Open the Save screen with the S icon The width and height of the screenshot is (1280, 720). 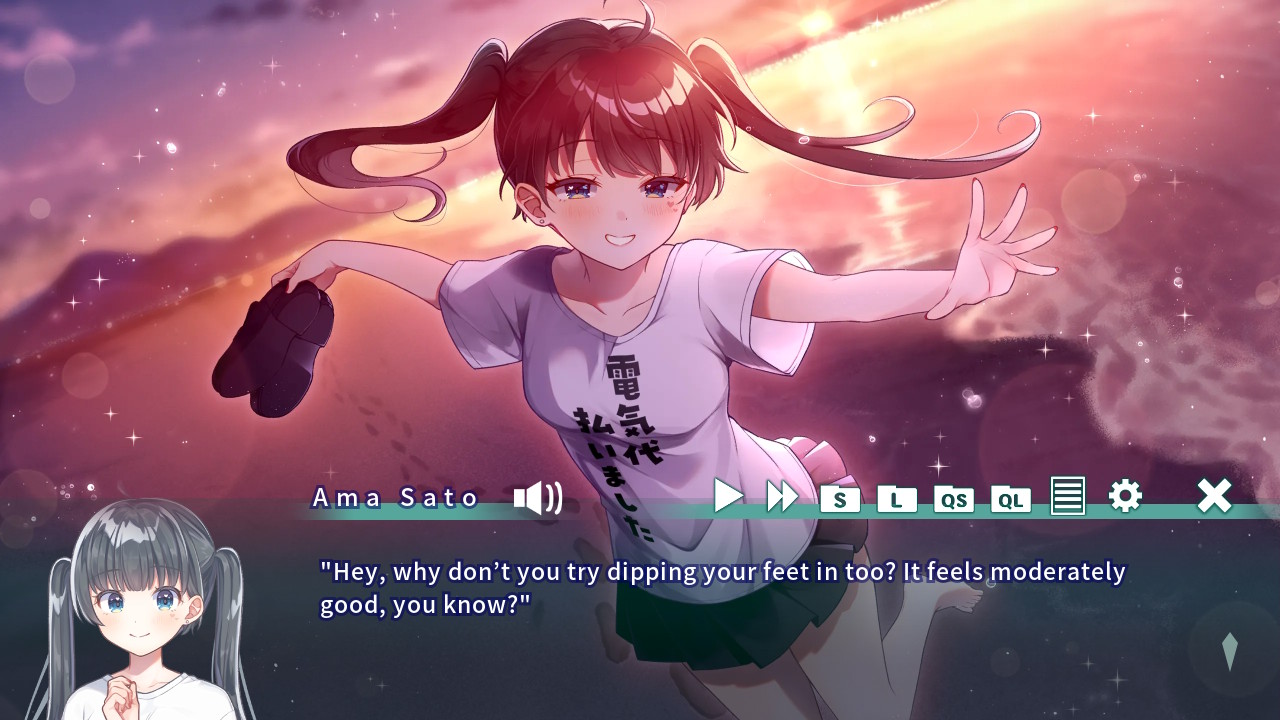tap(841, 499)
